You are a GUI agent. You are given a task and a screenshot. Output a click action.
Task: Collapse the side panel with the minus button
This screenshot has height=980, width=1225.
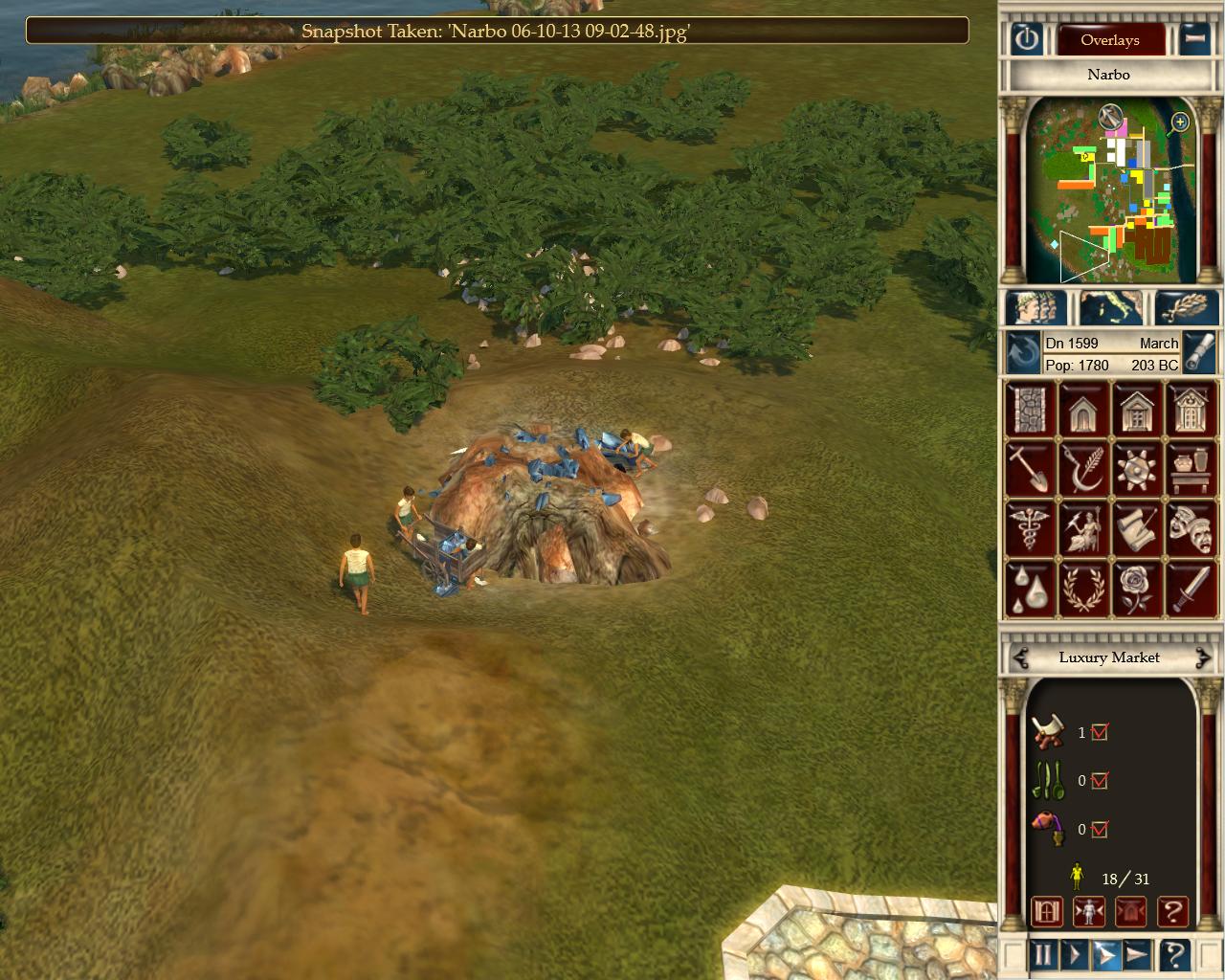point(1194,39)
